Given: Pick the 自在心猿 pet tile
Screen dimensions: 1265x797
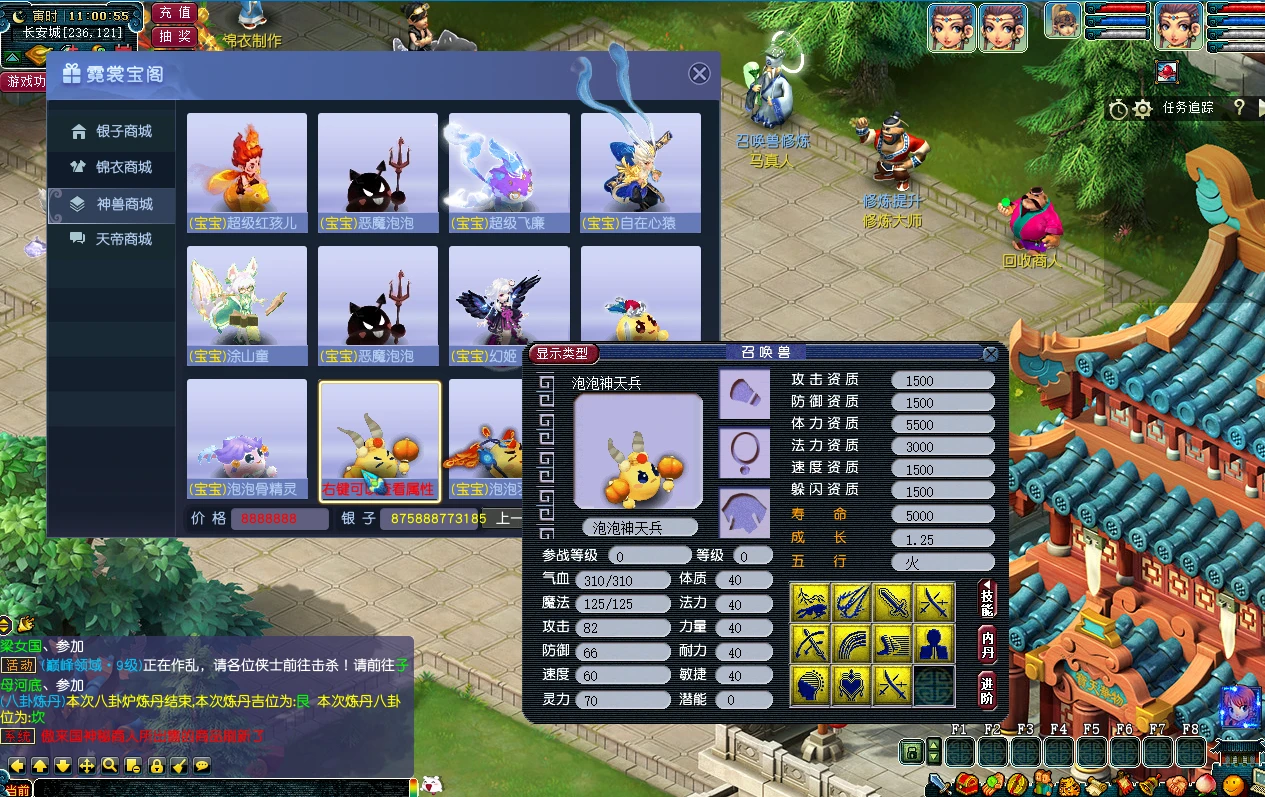Looking at the screenshot, I should click(640, 172).
